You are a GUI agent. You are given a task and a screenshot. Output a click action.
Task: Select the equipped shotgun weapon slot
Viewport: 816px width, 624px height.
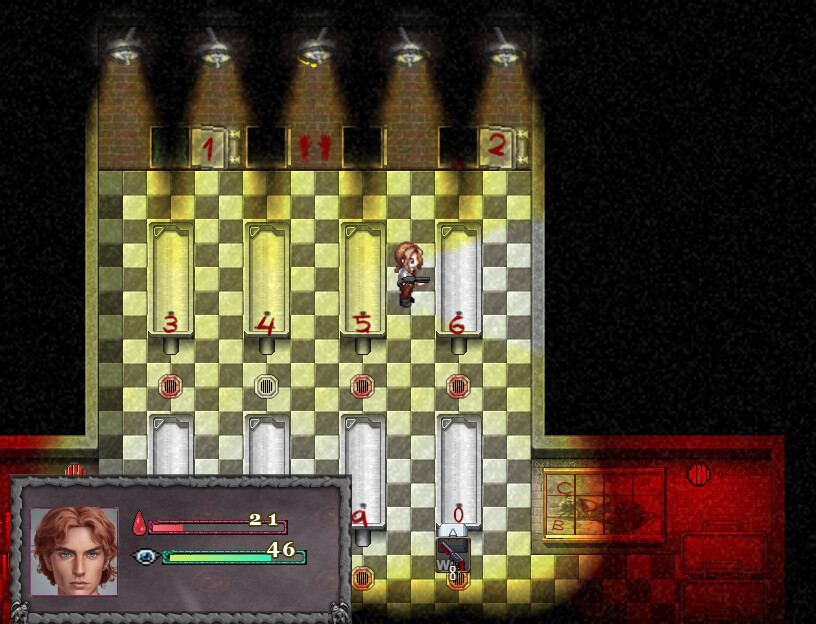(x=452, y=556)
